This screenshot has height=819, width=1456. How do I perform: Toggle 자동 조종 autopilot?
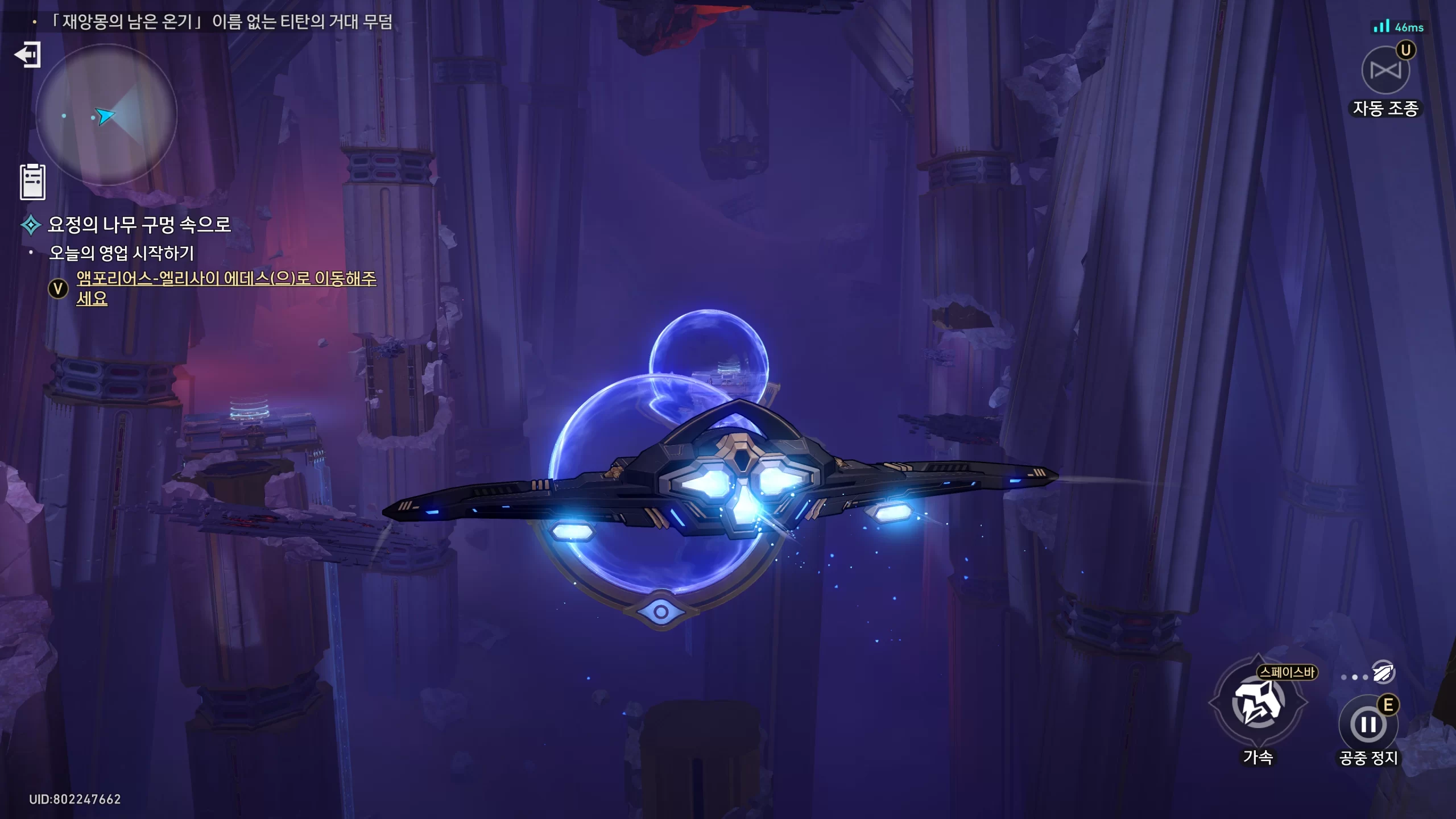(x=1385, y=71)
